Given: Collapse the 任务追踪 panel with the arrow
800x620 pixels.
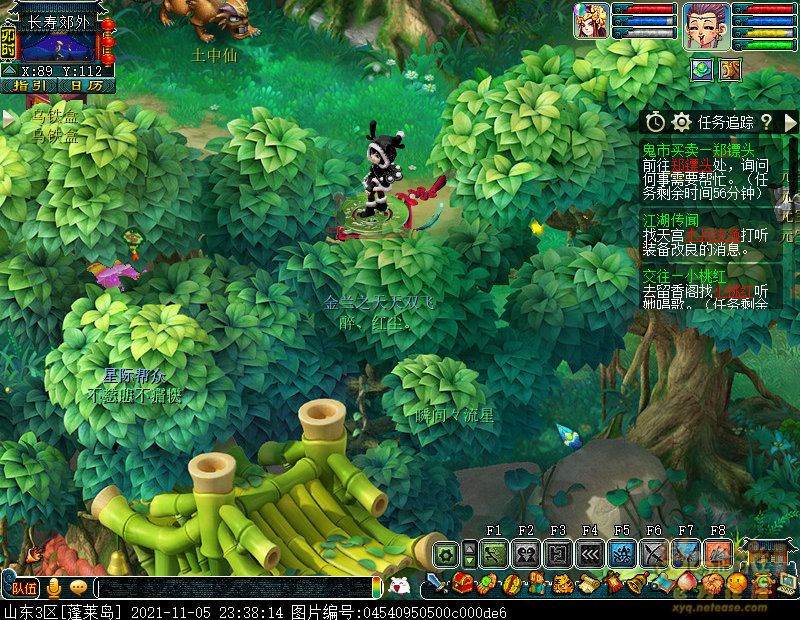Looking at the screenshot, I should (x=790, y=122).
